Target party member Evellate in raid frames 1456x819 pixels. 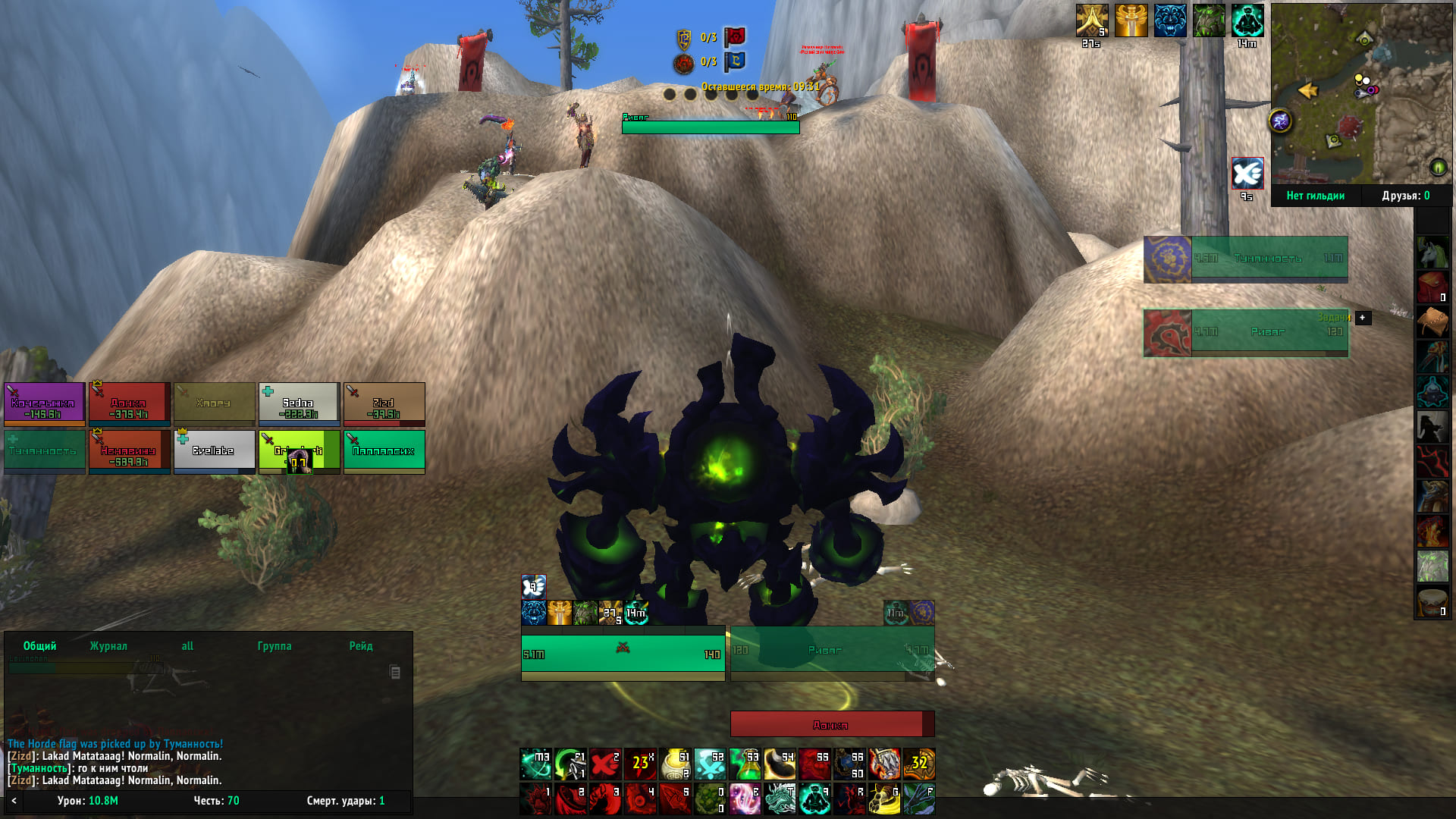point(214,451)
